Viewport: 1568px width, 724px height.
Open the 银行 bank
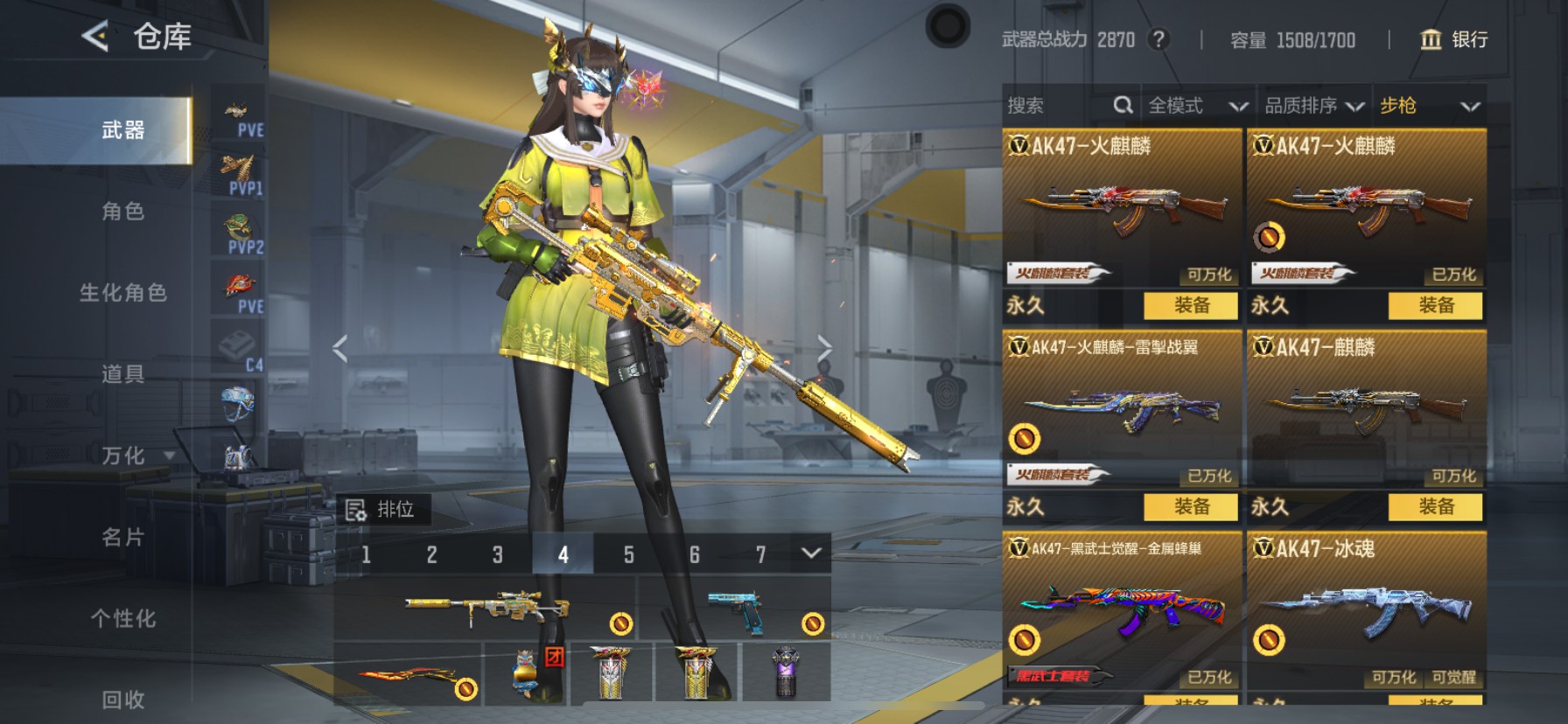pyautogui.click(x=1453, y=39)
